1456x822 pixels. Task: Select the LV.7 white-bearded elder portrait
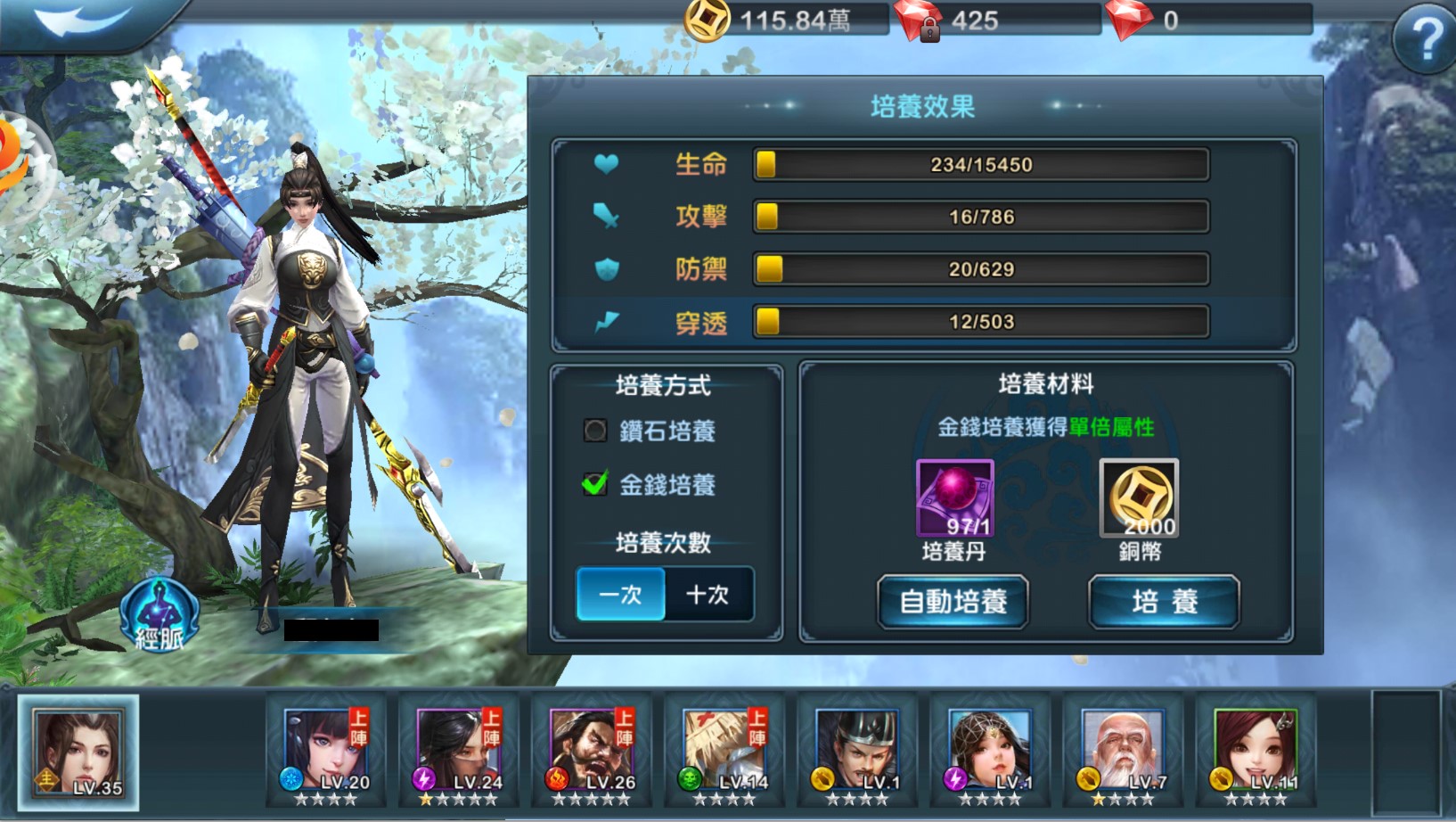pyautogui.click(x=1123, y=752)
